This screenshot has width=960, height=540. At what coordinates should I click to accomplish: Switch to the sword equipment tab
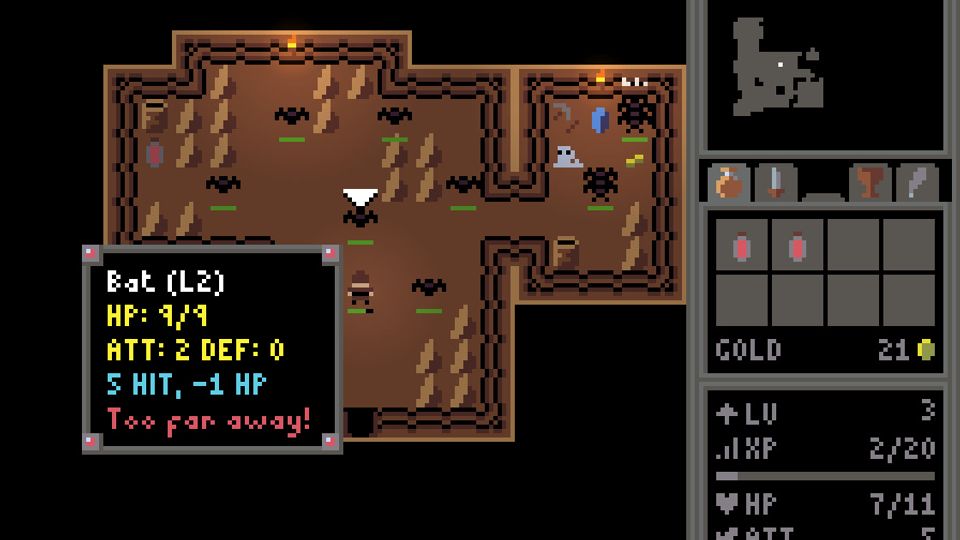click(776, 183)
